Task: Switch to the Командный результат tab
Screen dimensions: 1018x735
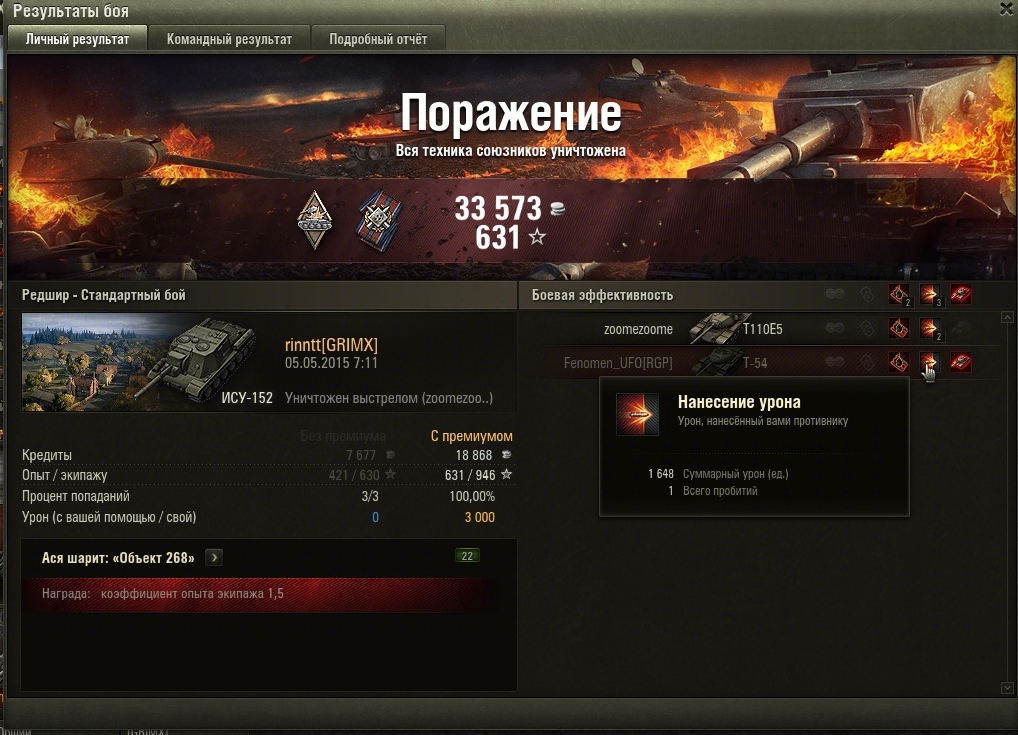Action: click(x=229, y=39)
